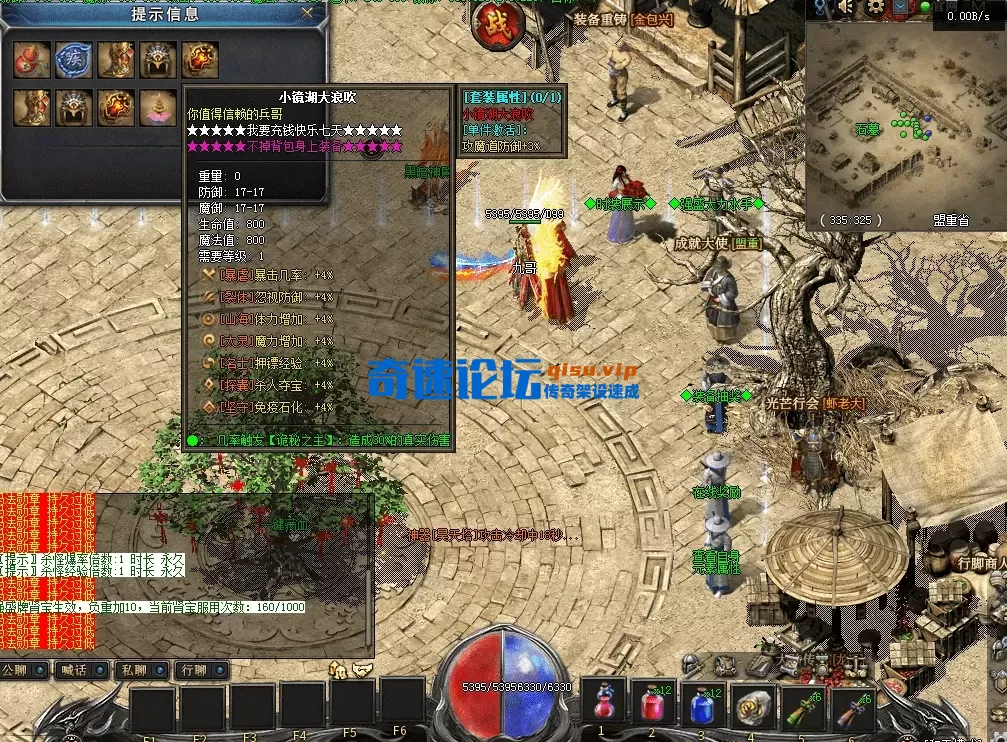
Task: Use the red-blue mixed potion in slot 1
Action: click(x=603, y=704)
